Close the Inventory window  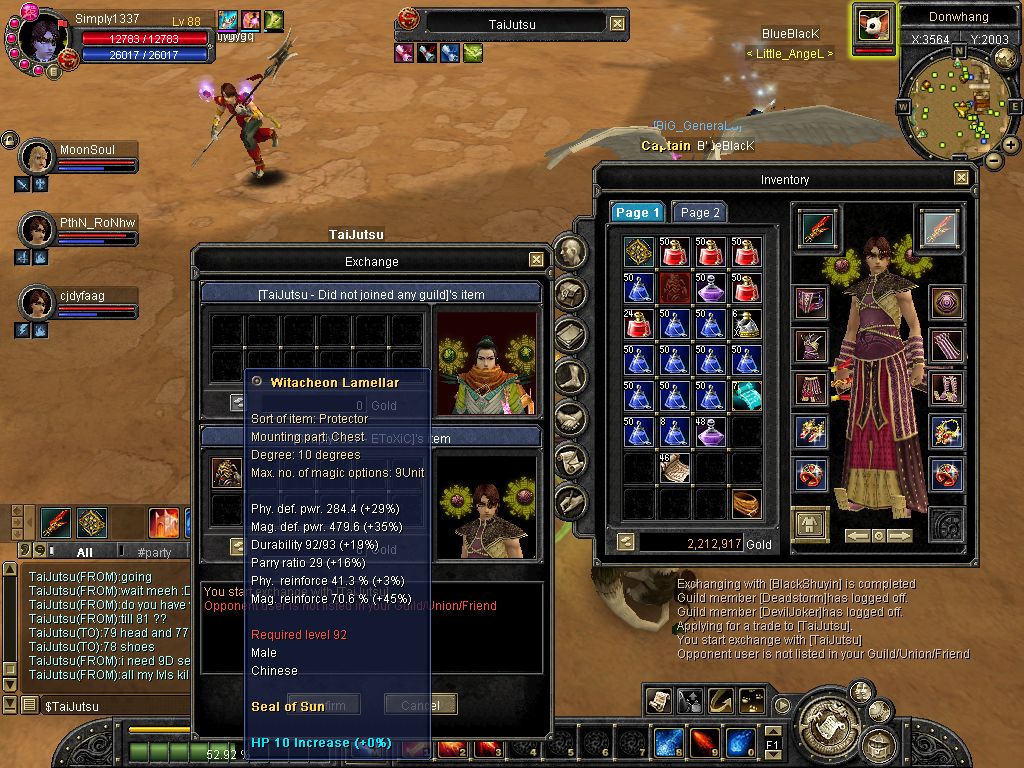961,178
